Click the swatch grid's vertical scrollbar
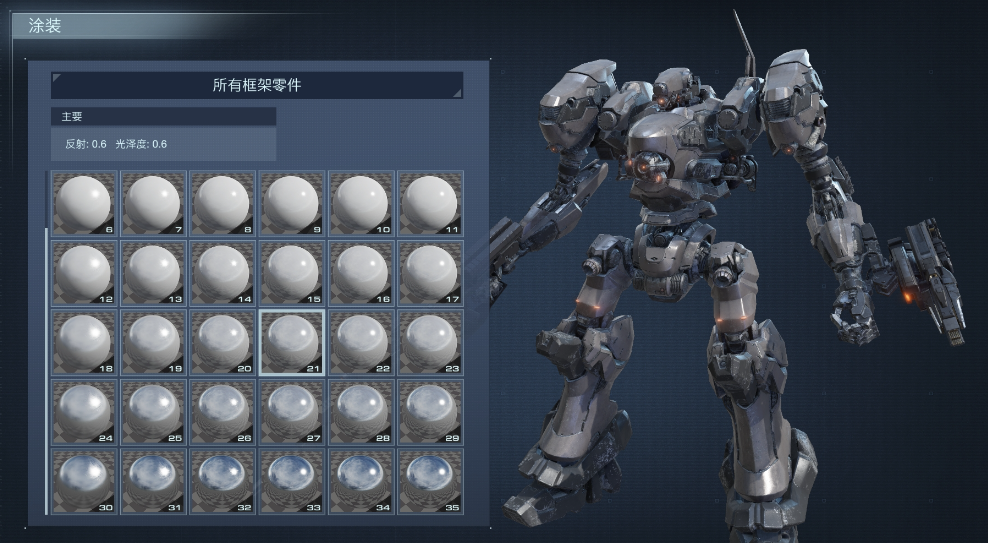The height and width of the screenshot is (543, 988). tap(46, 370)
